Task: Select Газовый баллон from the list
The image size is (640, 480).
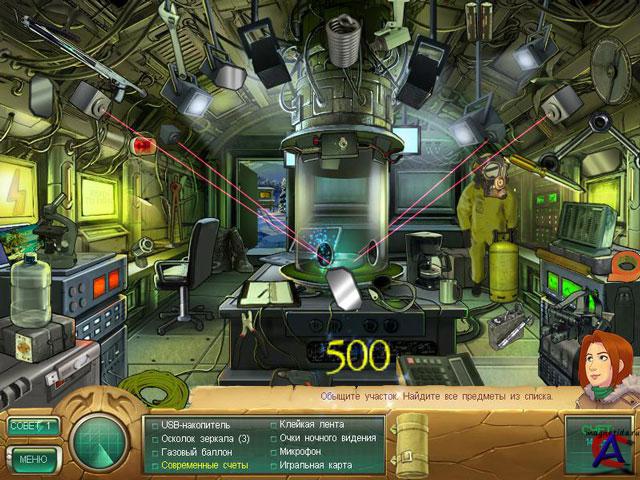Action: pos(196,452)
